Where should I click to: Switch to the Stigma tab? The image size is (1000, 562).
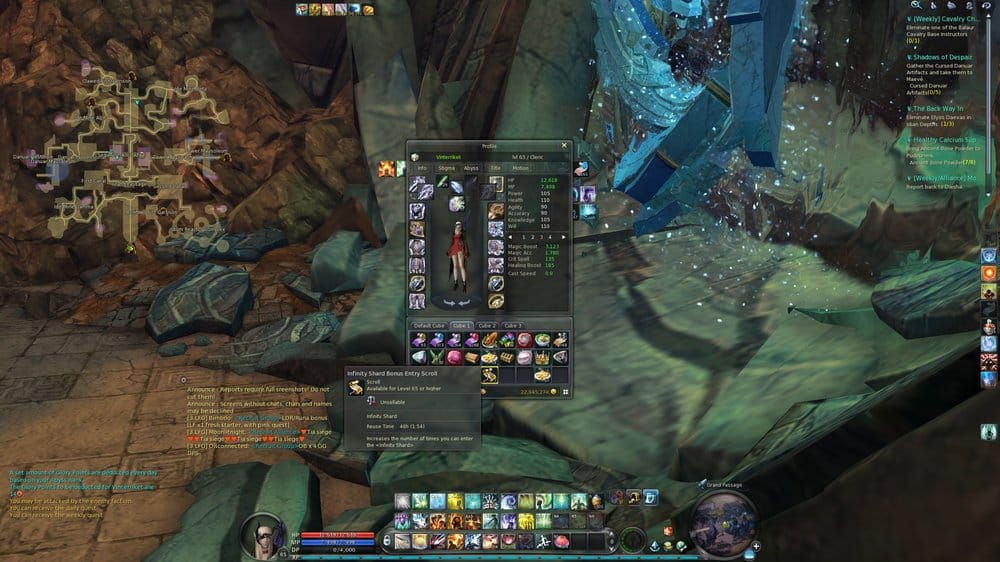(x=446, y=168)
